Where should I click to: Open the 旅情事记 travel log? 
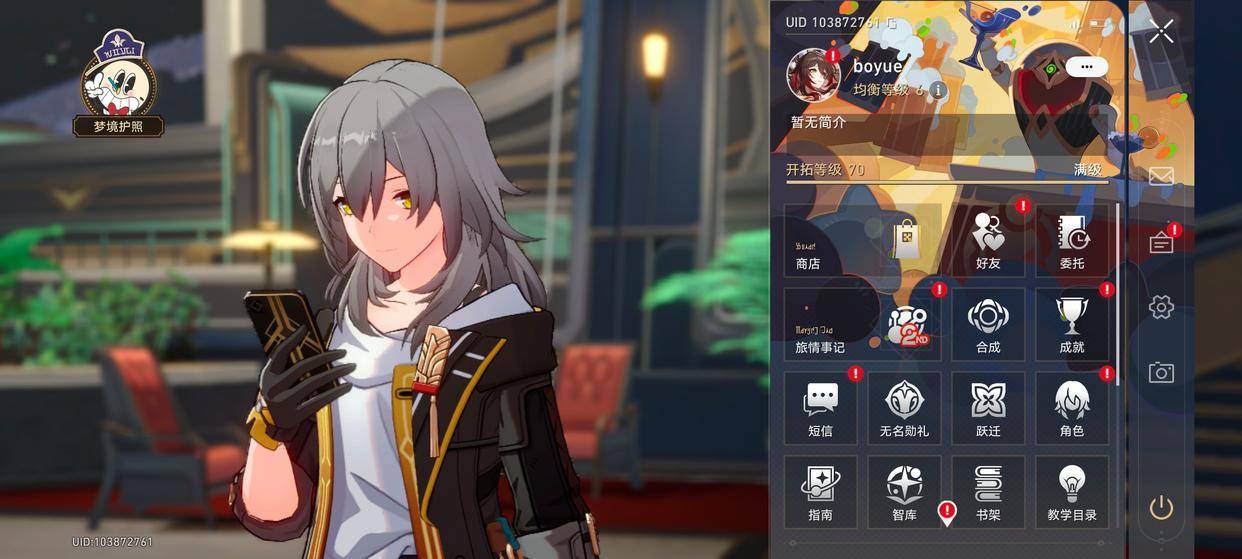click(x=862, y=325)
